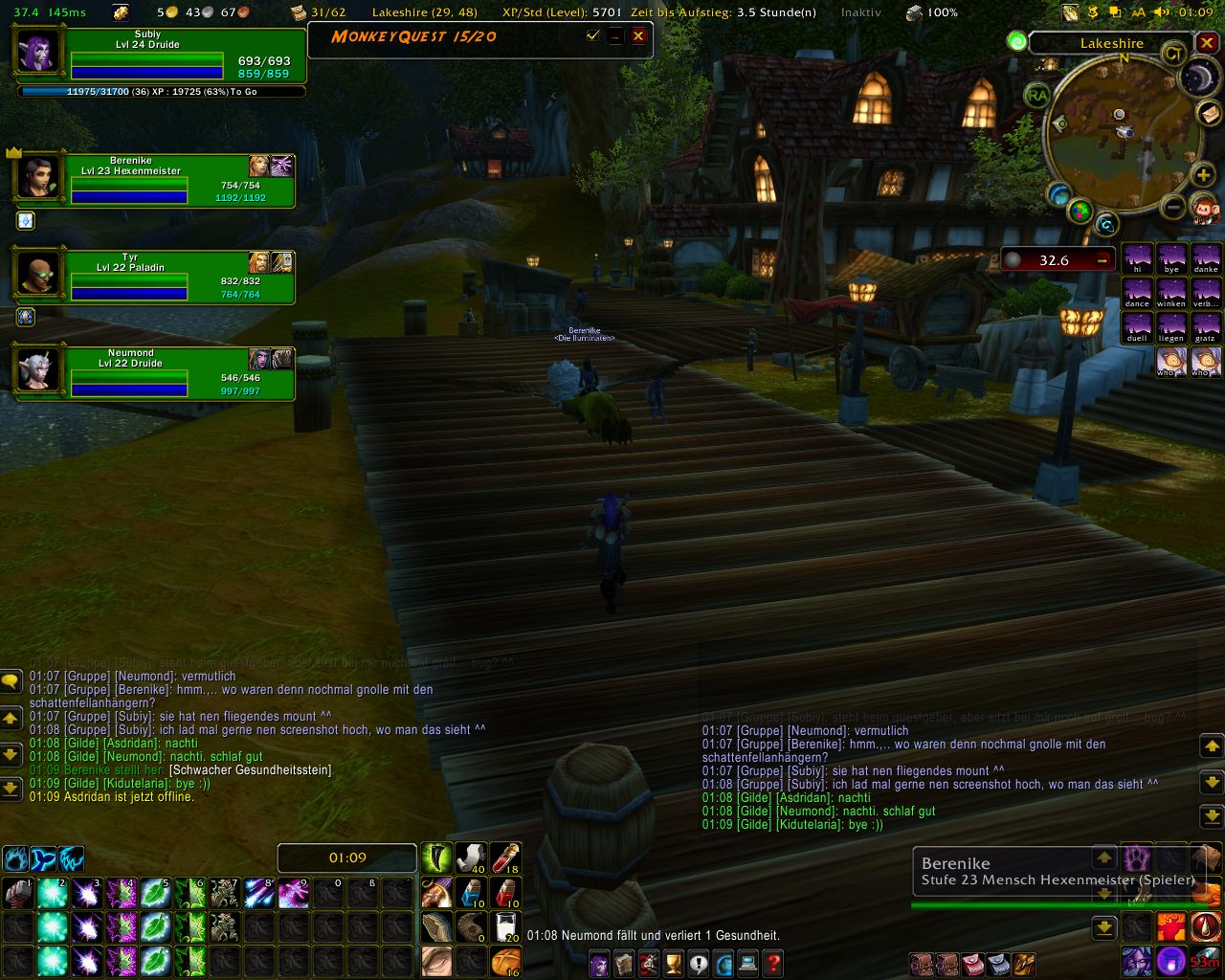Open the mail envelope icon by minimap
Viewport: 1225px width, 980px height.
[x=1210, y=114]
